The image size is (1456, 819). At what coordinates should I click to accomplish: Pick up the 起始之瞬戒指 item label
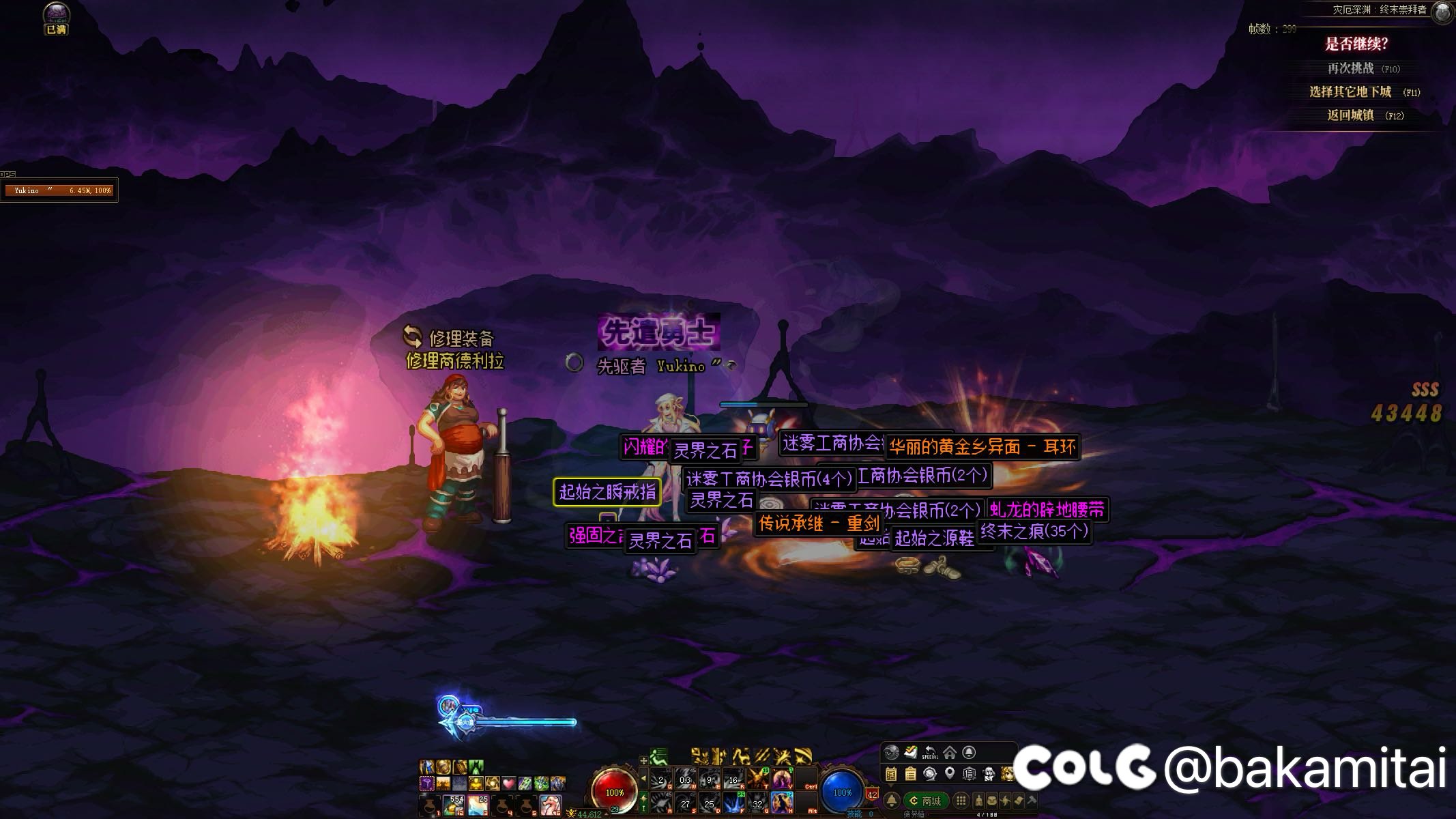tap(607, 491)
